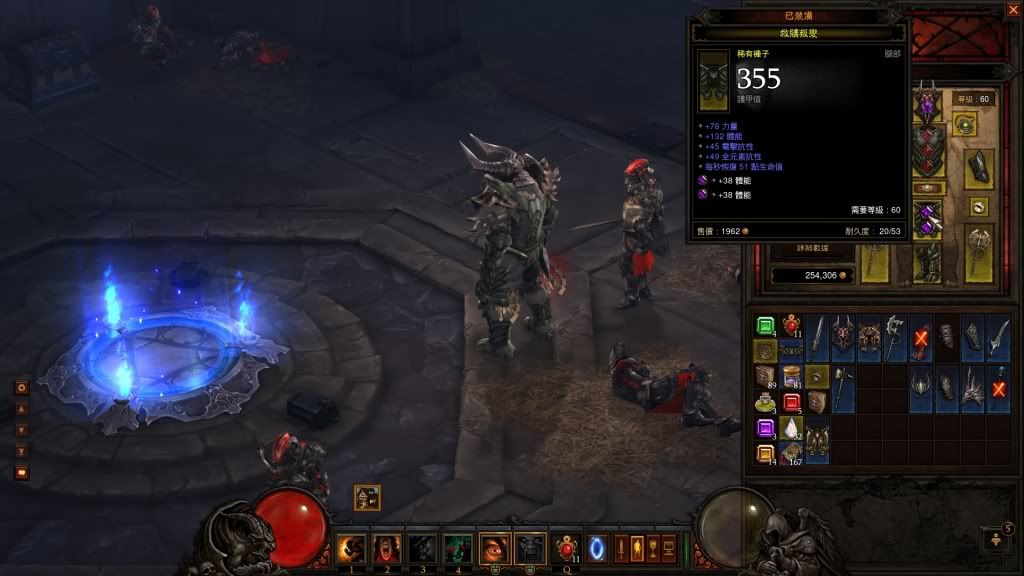This screenshot has width=1024, height=576.
Task: Choose the purple amethyst gem stack
Action: coord(765,429)
